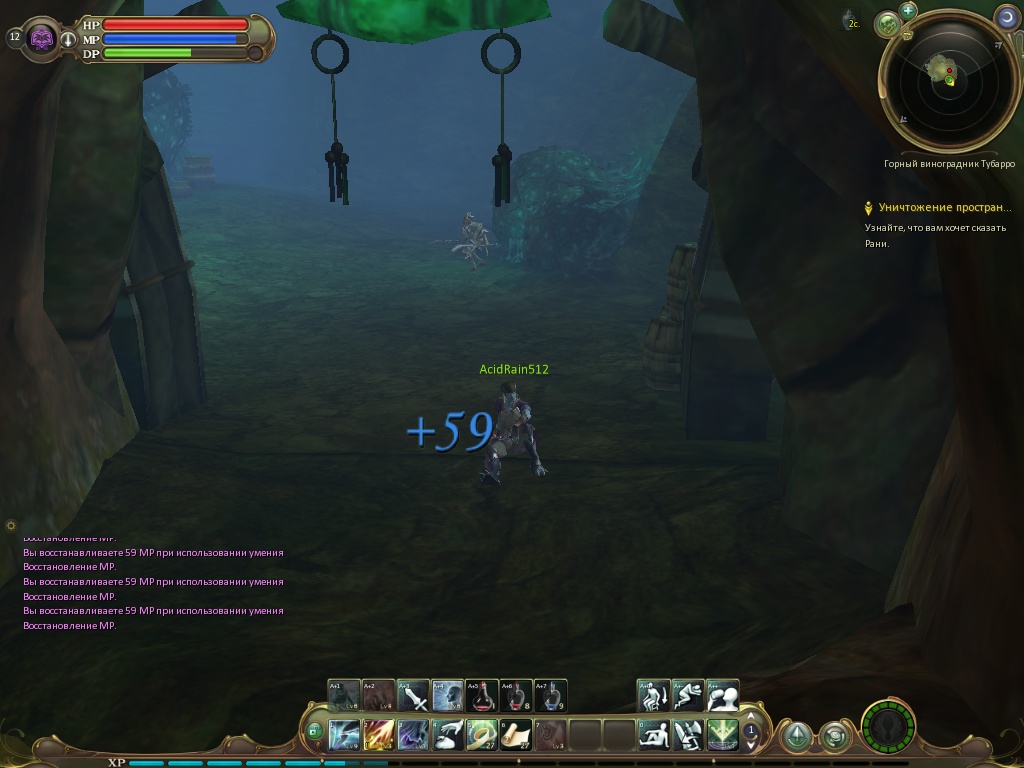Screen dimensions: 1024x768
Task: Trigger the orange slash attack skill
Action: (380, 735)
